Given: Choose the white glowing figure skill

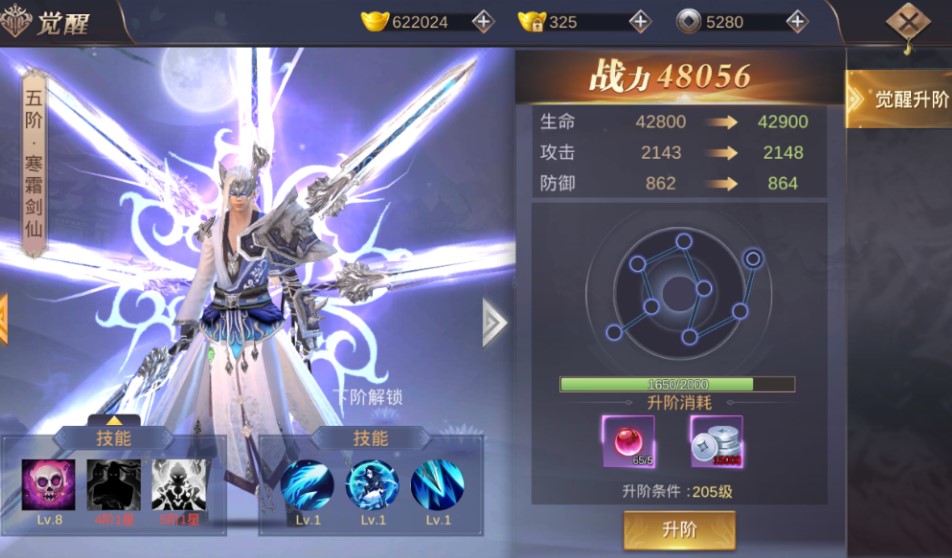Looking at the screenshot, I should coord(177,485).
